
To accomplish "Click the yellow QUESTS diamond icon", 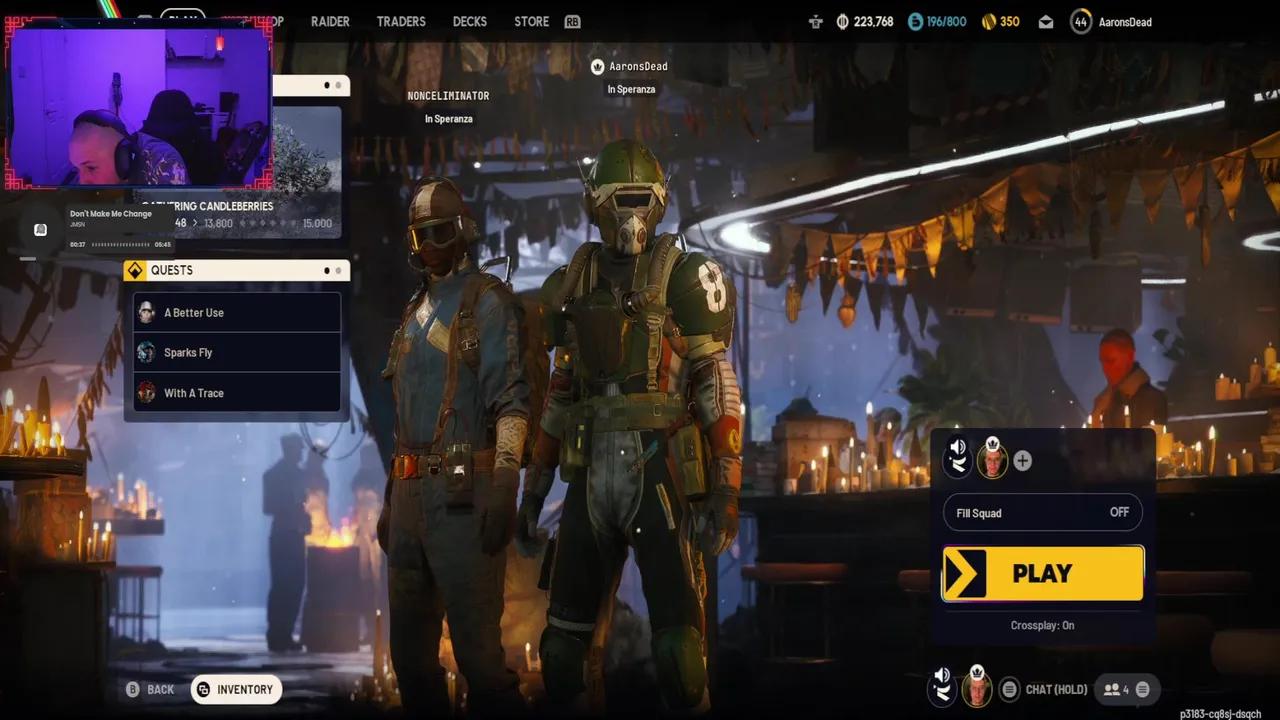I will [135, 270].
